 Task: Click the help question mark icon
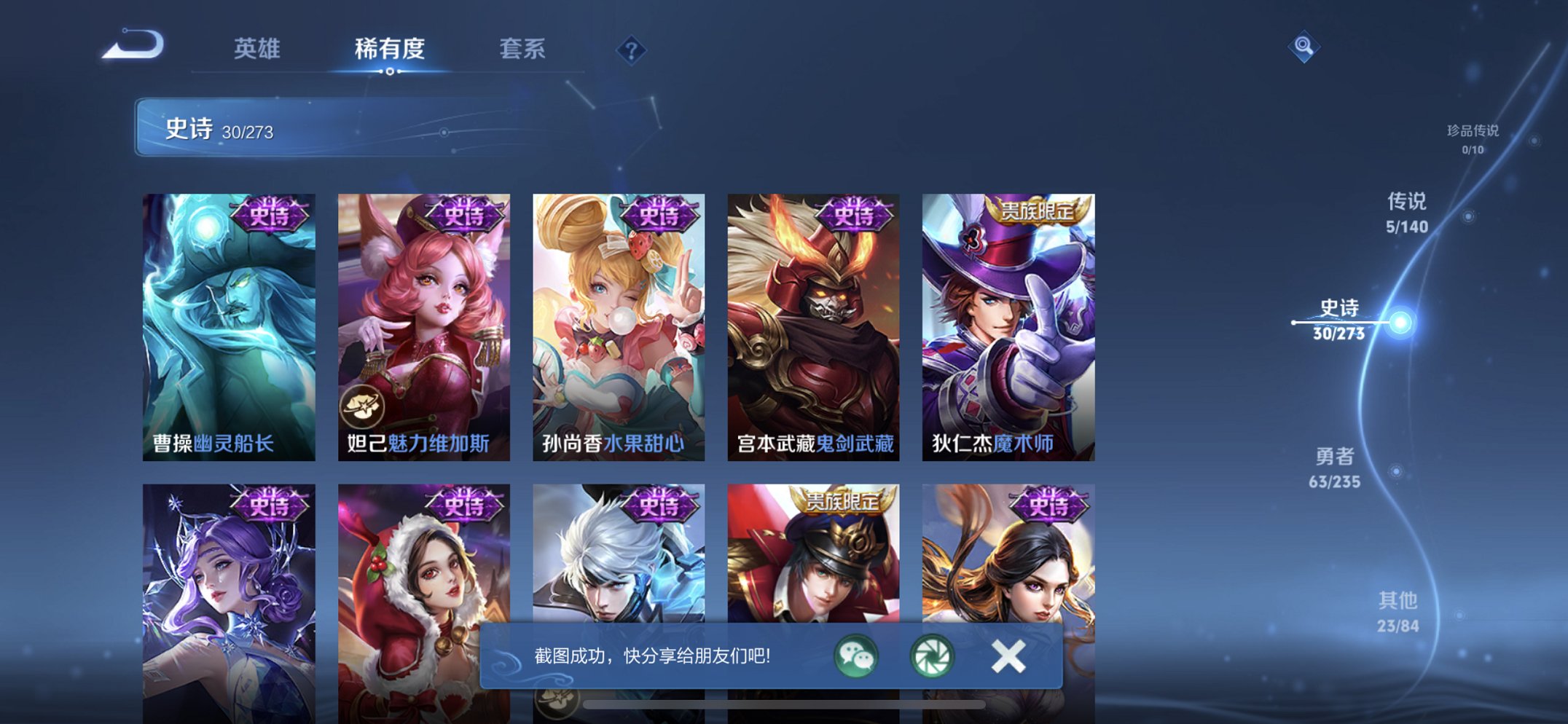coord(632,50)
